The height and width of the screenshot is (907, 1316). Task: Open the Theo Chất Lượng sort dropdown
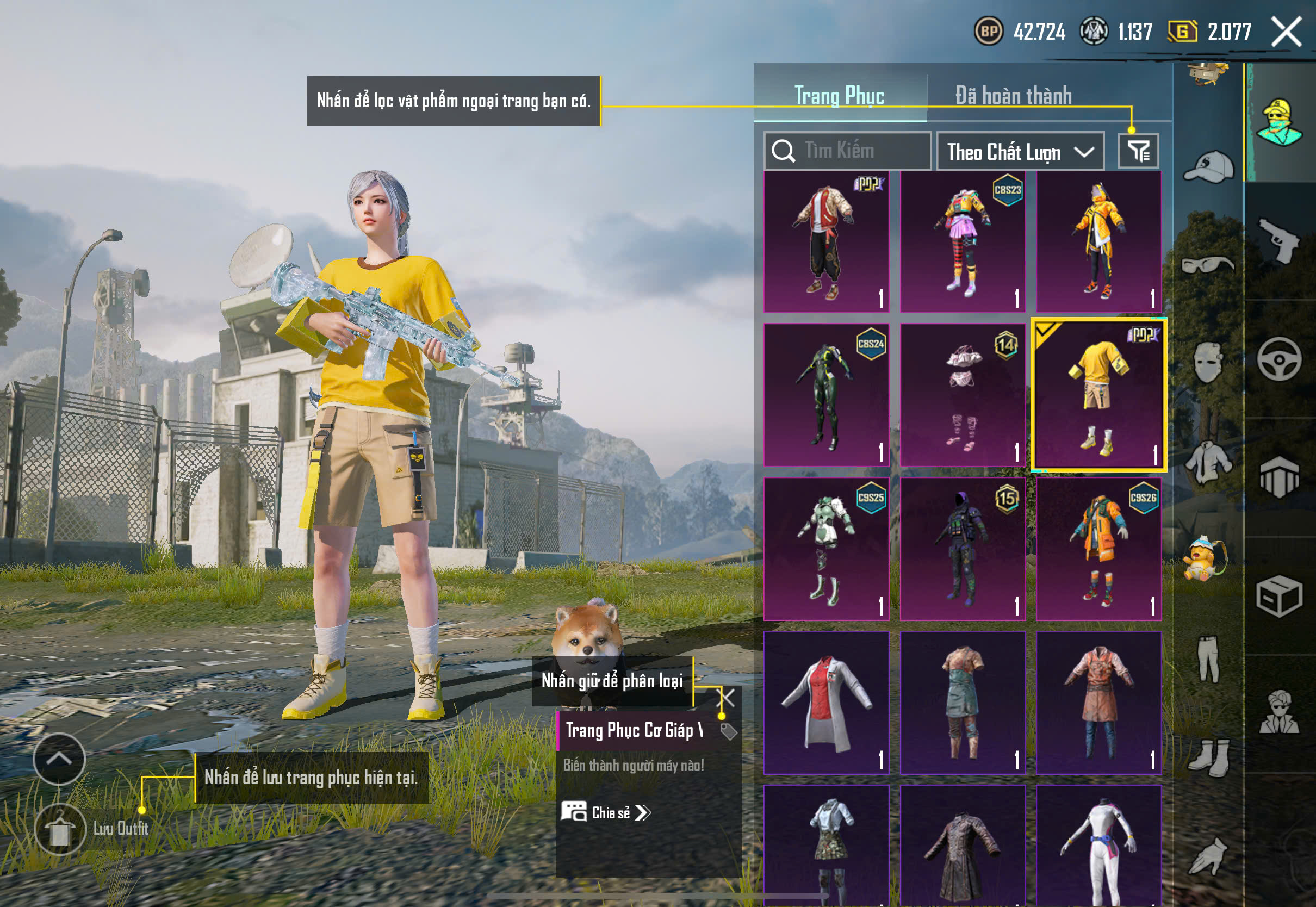(x=1020, y=152)
